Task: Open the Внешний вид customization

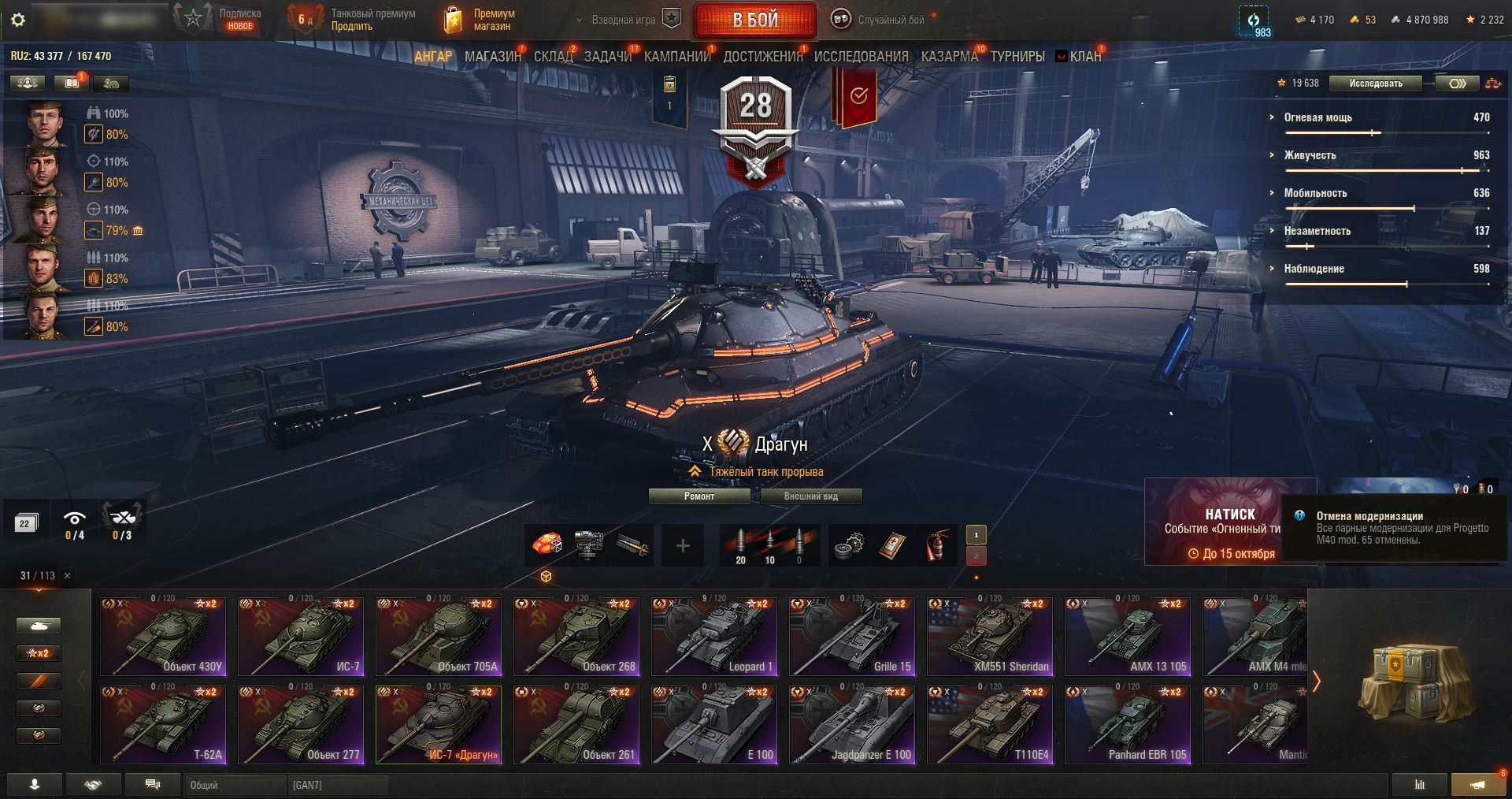Action: coord(811,496)
